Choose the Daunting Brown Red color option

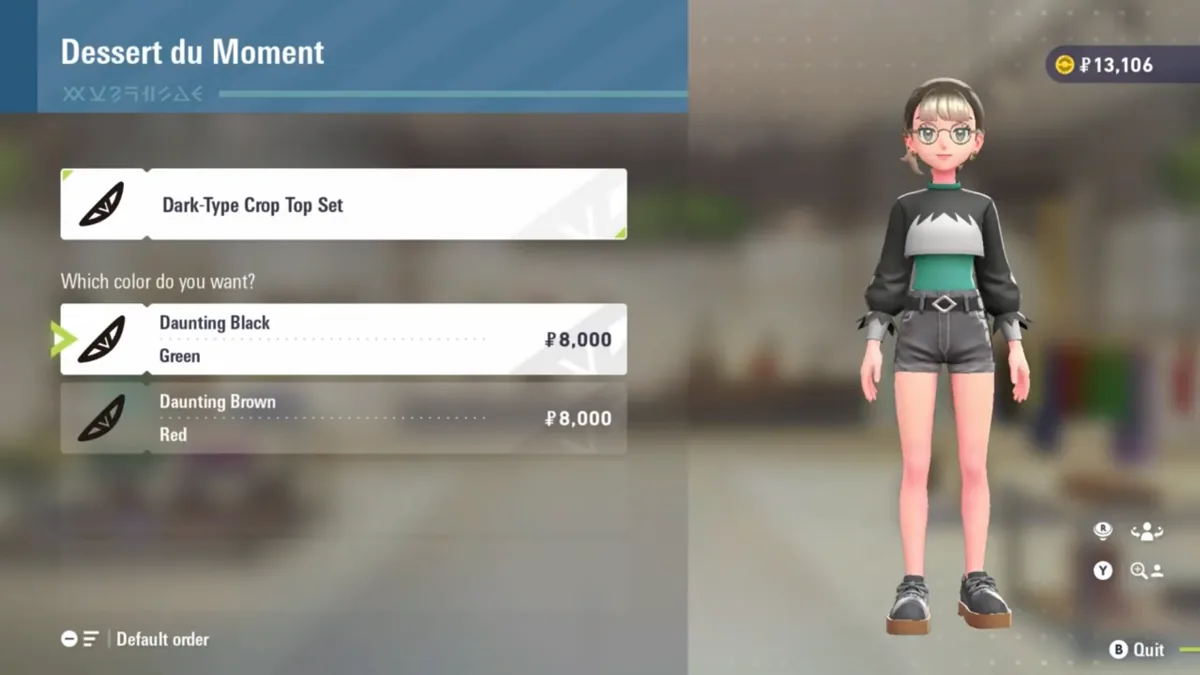343,418
